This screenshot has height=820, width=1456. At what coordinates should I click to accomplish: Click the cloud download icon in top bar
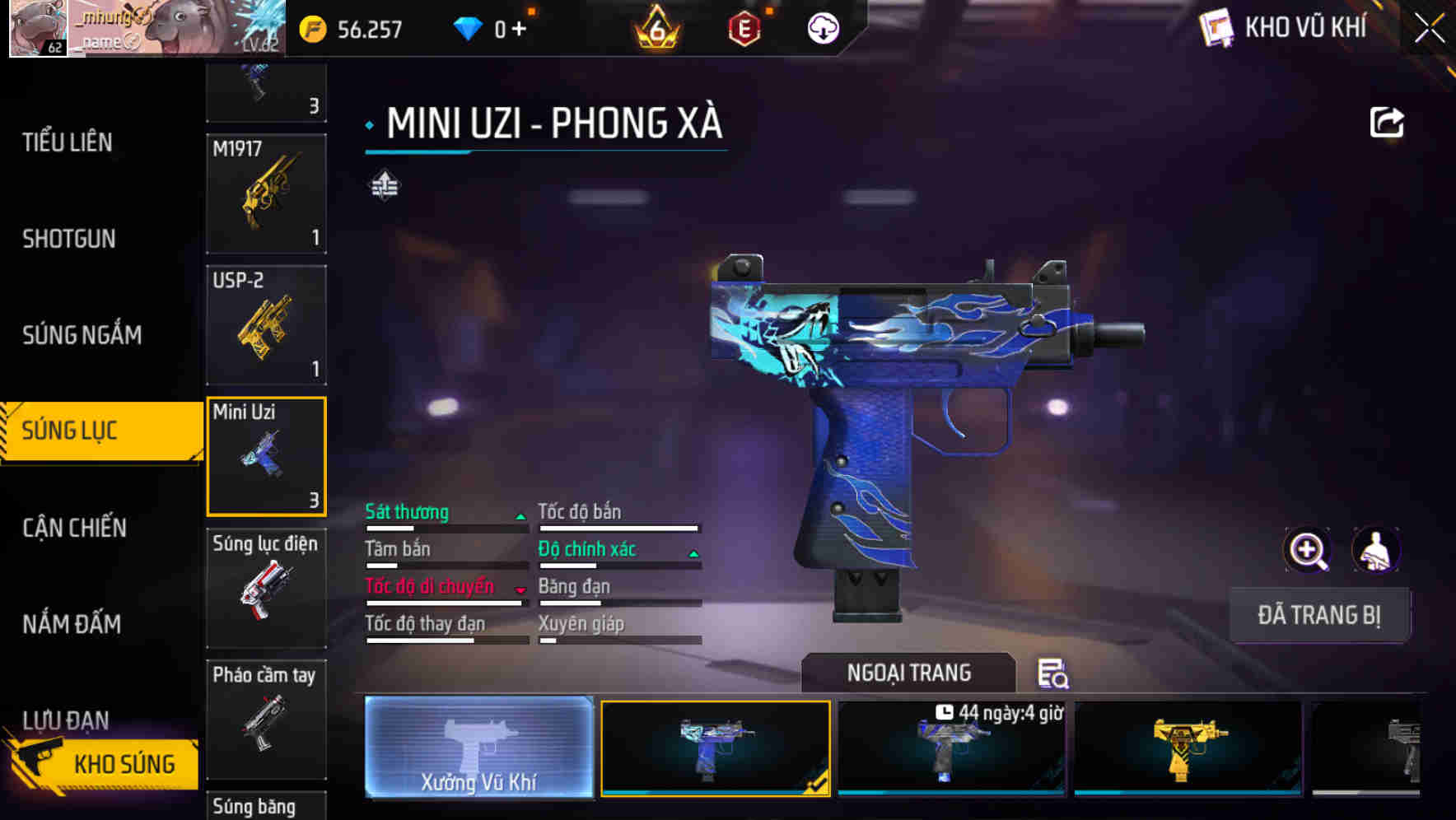click(x=821, y=27)
